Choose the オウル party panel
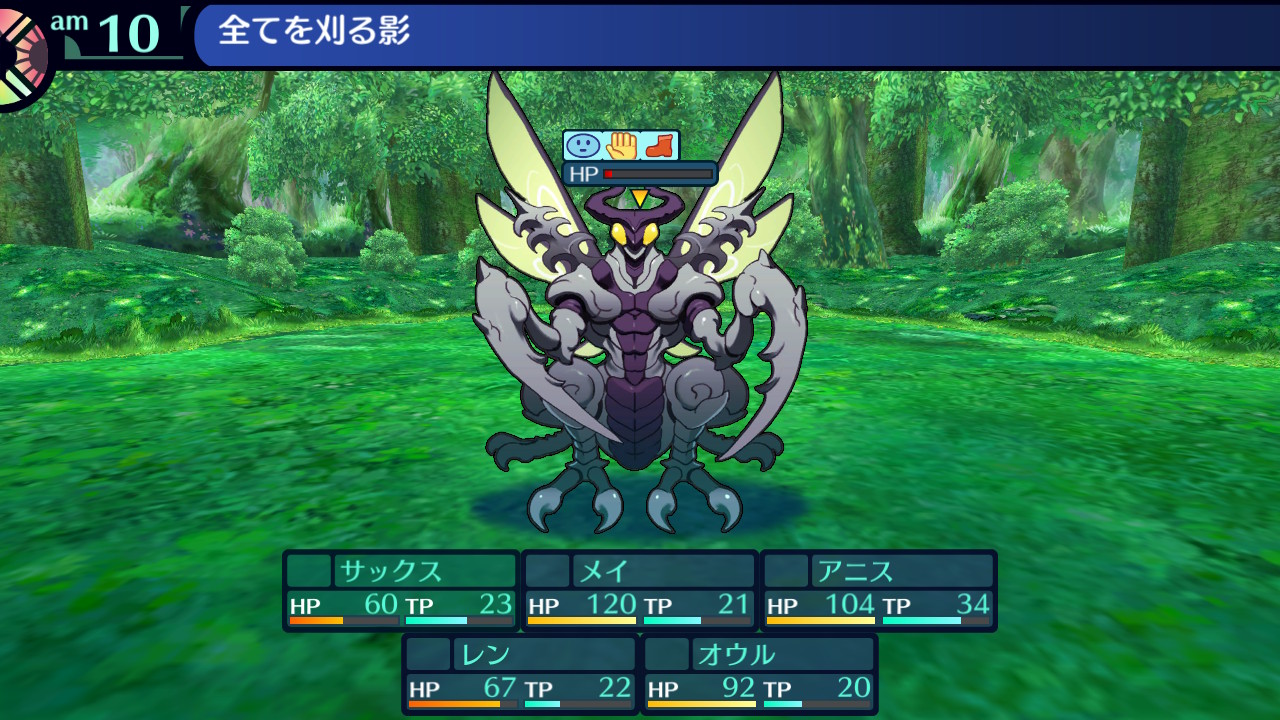 pyautogui.click(x=759, y=673)
